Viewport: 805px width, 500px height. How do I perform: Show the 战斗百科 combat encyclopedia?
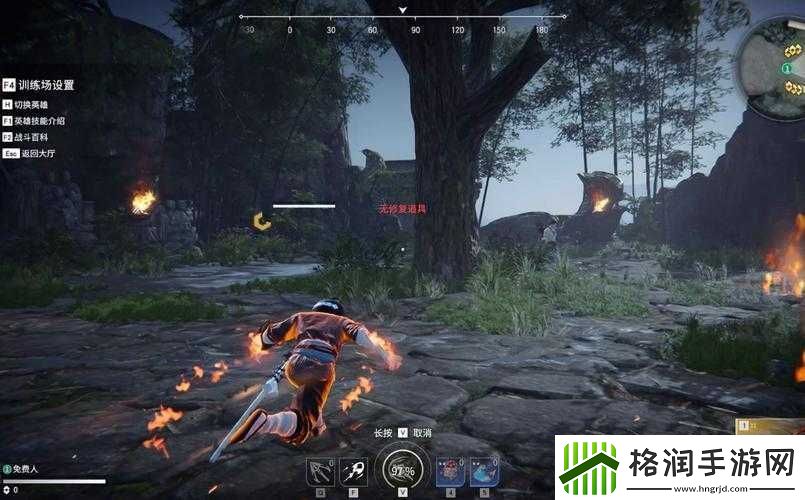[31, 137]
